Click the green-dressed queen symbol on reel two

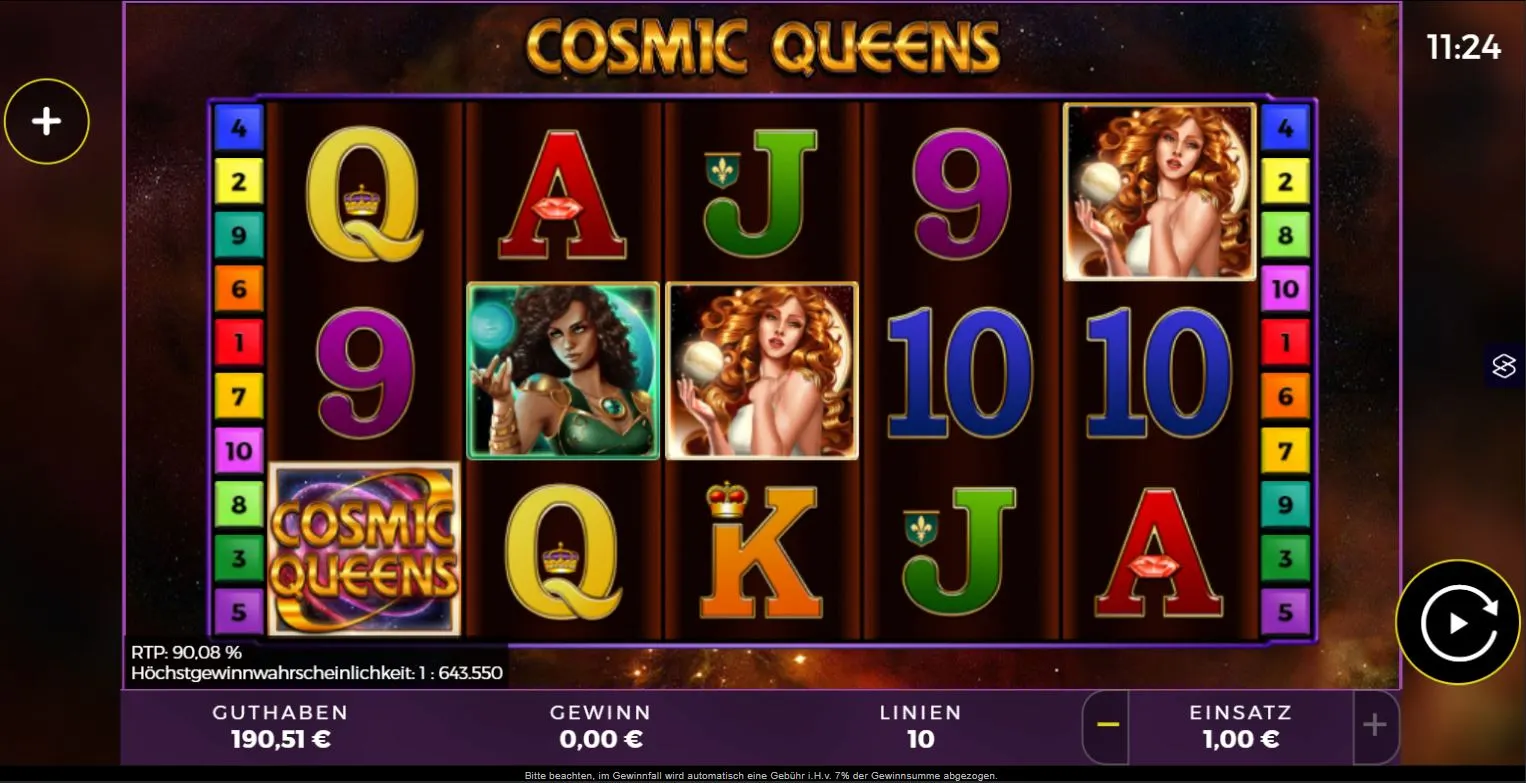561,371
